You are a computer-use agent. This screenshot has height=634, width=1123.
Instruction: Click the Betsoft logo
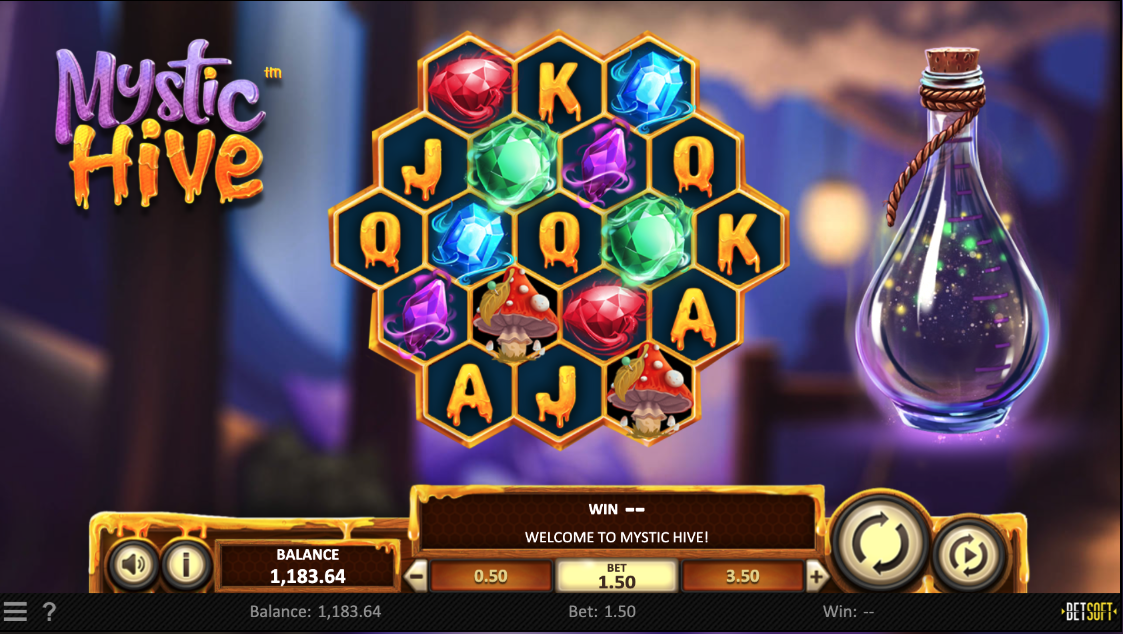click(1089, 611)
